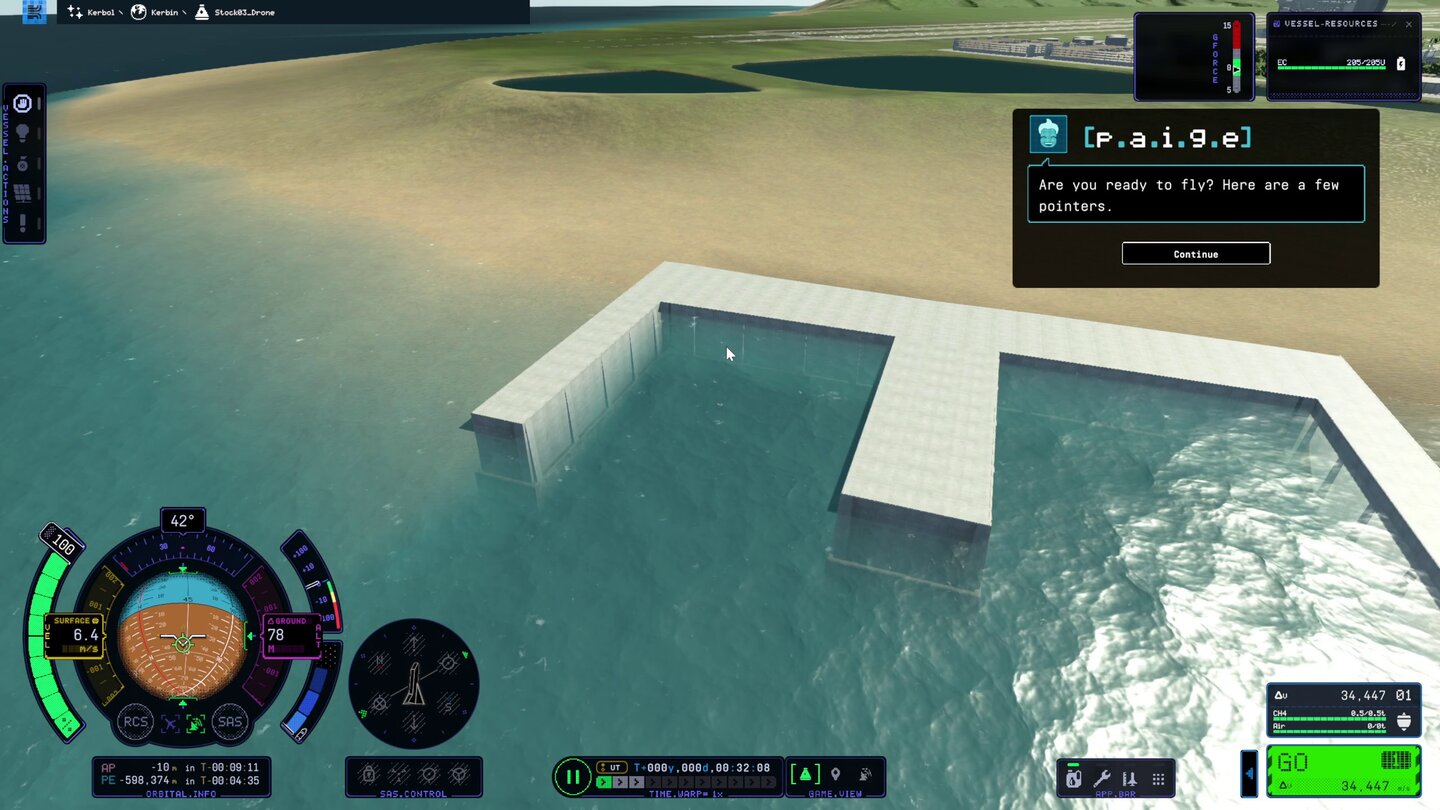Open the flight report icon in App Bar

tap(1130, 779)
